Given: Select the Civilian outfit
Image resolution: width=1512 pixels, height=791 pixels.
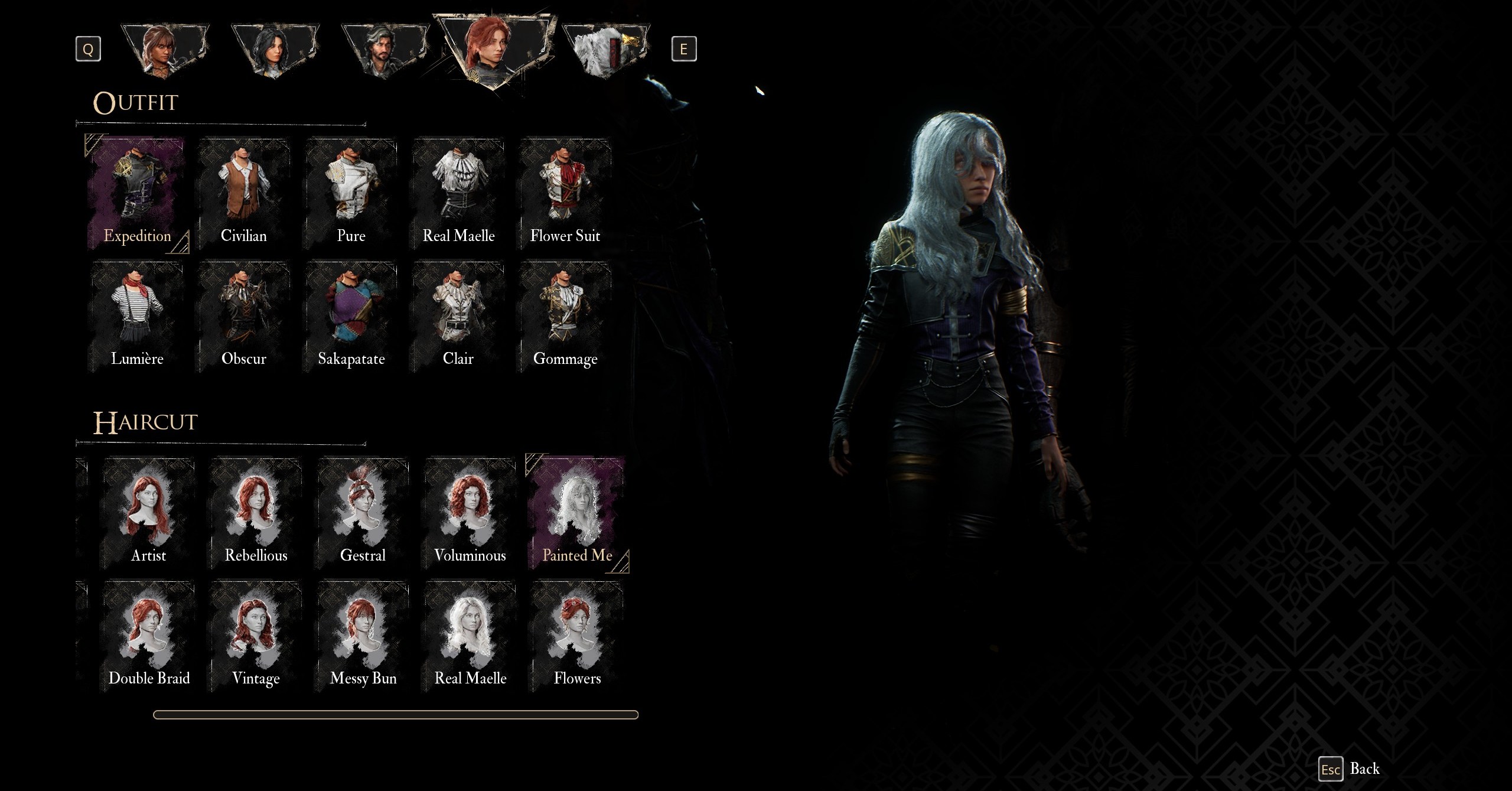Looking at the screenshot, I should [x=244, y=194].
